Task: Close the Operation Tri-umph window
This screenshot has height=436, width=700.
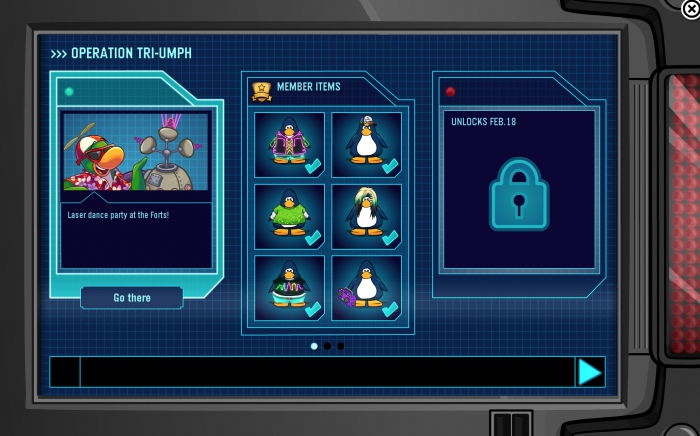Action: (x=689, y=10)
